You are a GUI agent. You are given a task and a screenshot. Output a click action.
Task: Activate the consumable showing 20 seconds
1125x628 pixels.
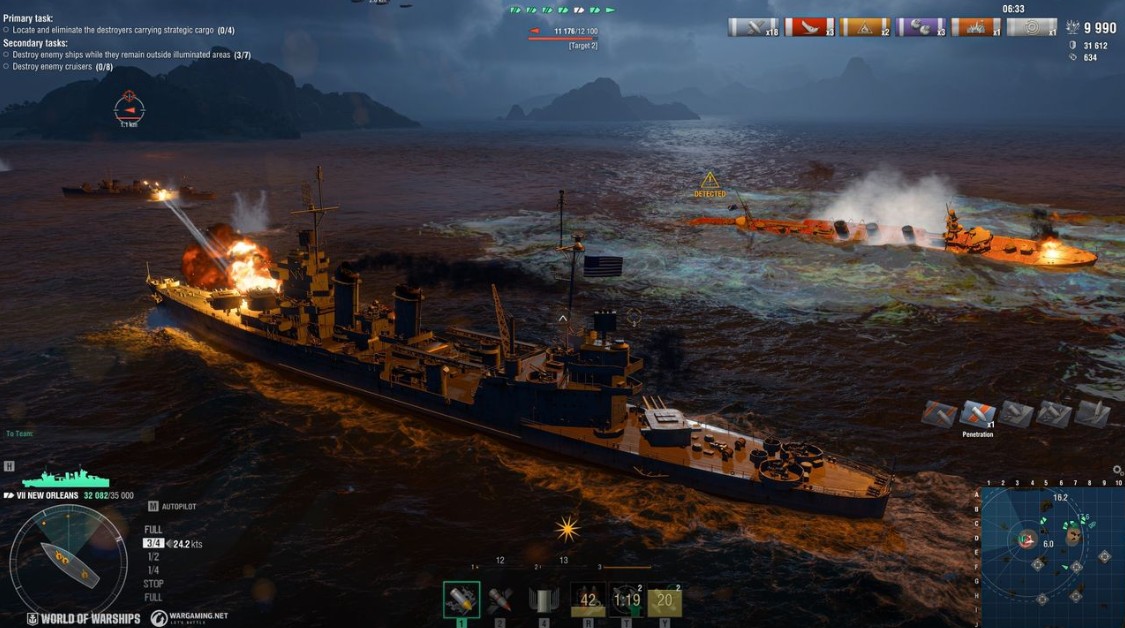pyautogui.click(x=665, y=600)
